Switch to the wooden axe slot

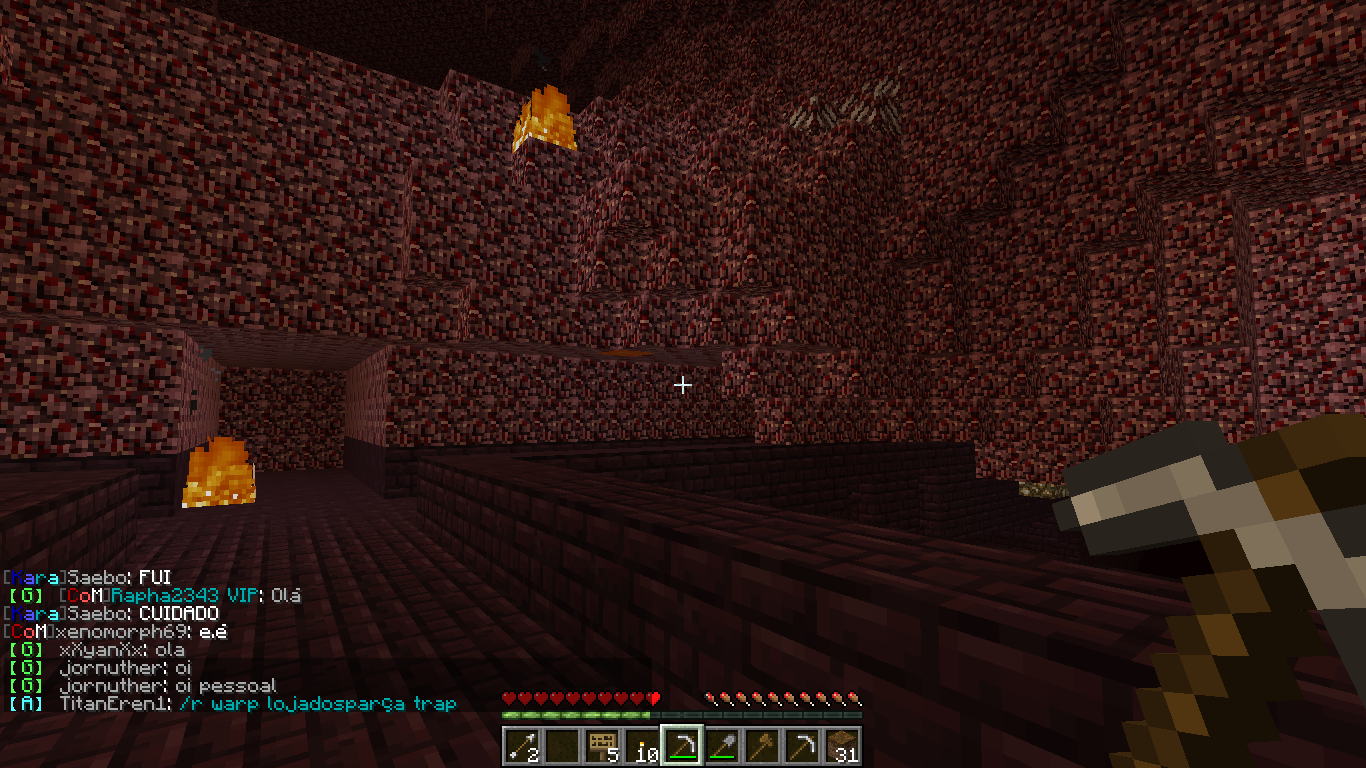(762, 746)
